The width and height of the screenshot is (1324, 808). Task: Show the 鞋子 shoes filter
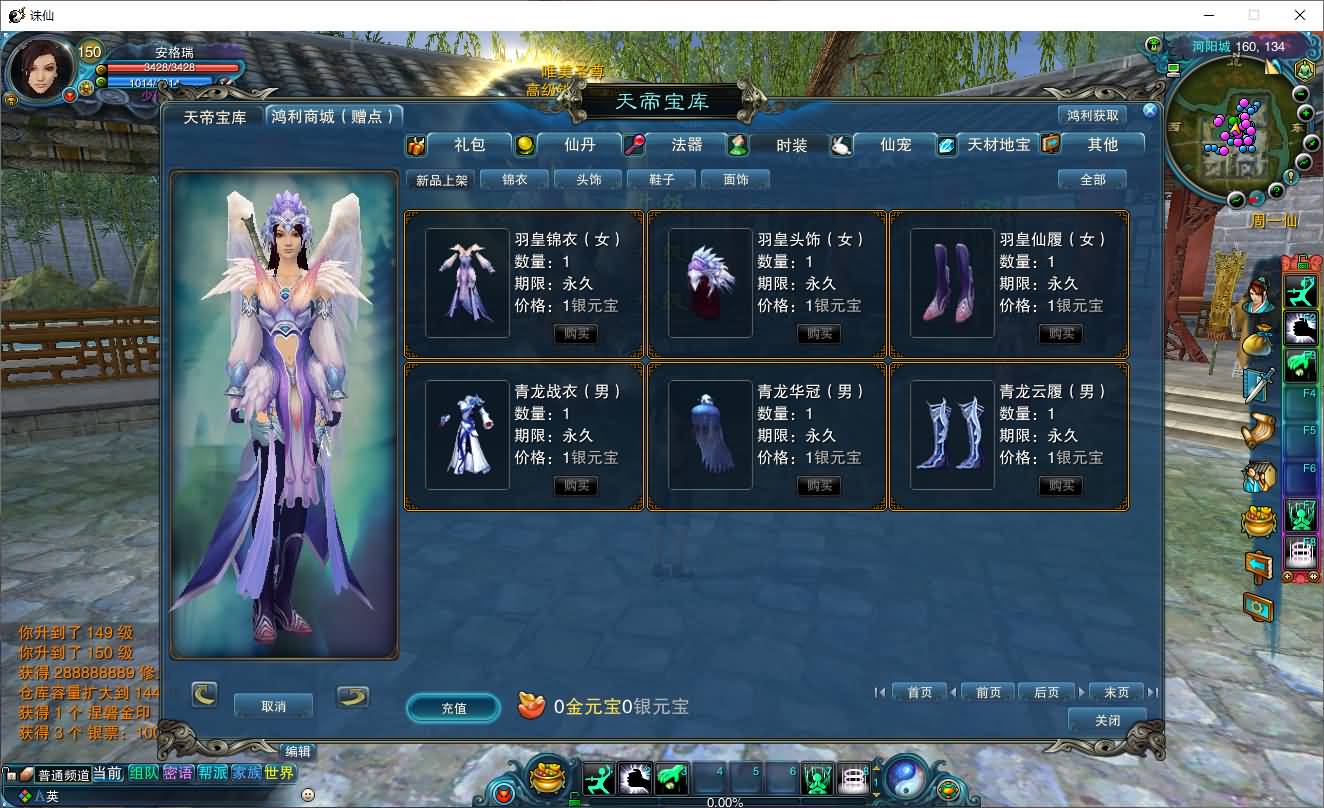point(662,180)
